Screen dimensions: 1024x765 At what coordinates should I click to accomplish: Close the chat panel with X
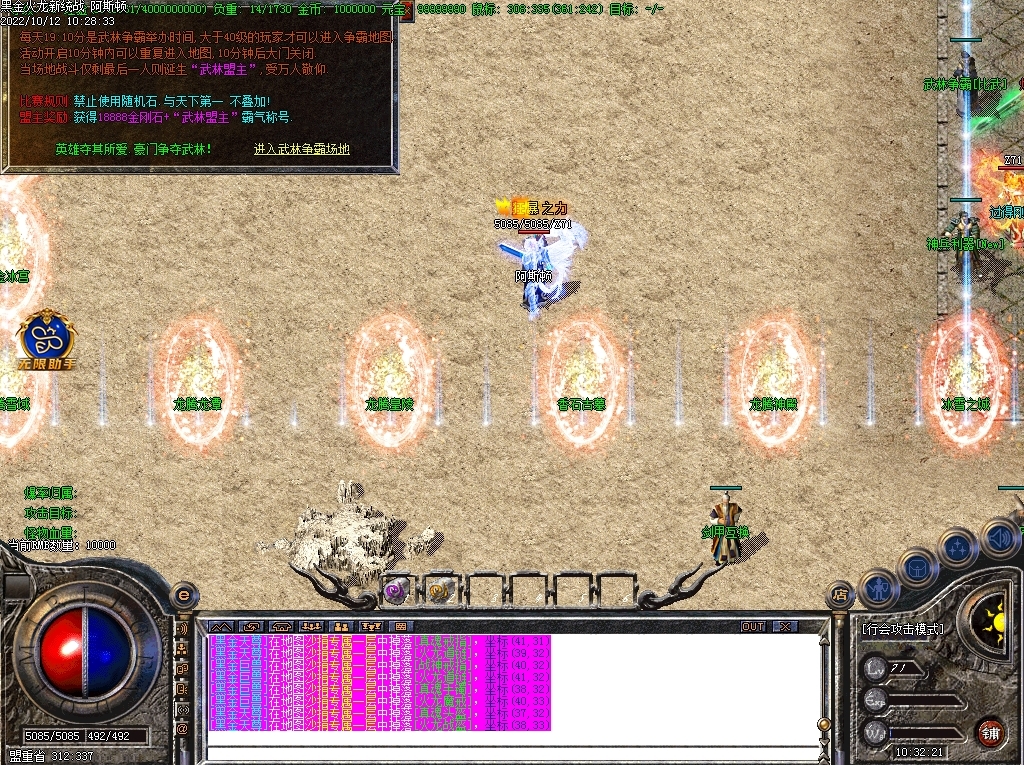[786, 626]
